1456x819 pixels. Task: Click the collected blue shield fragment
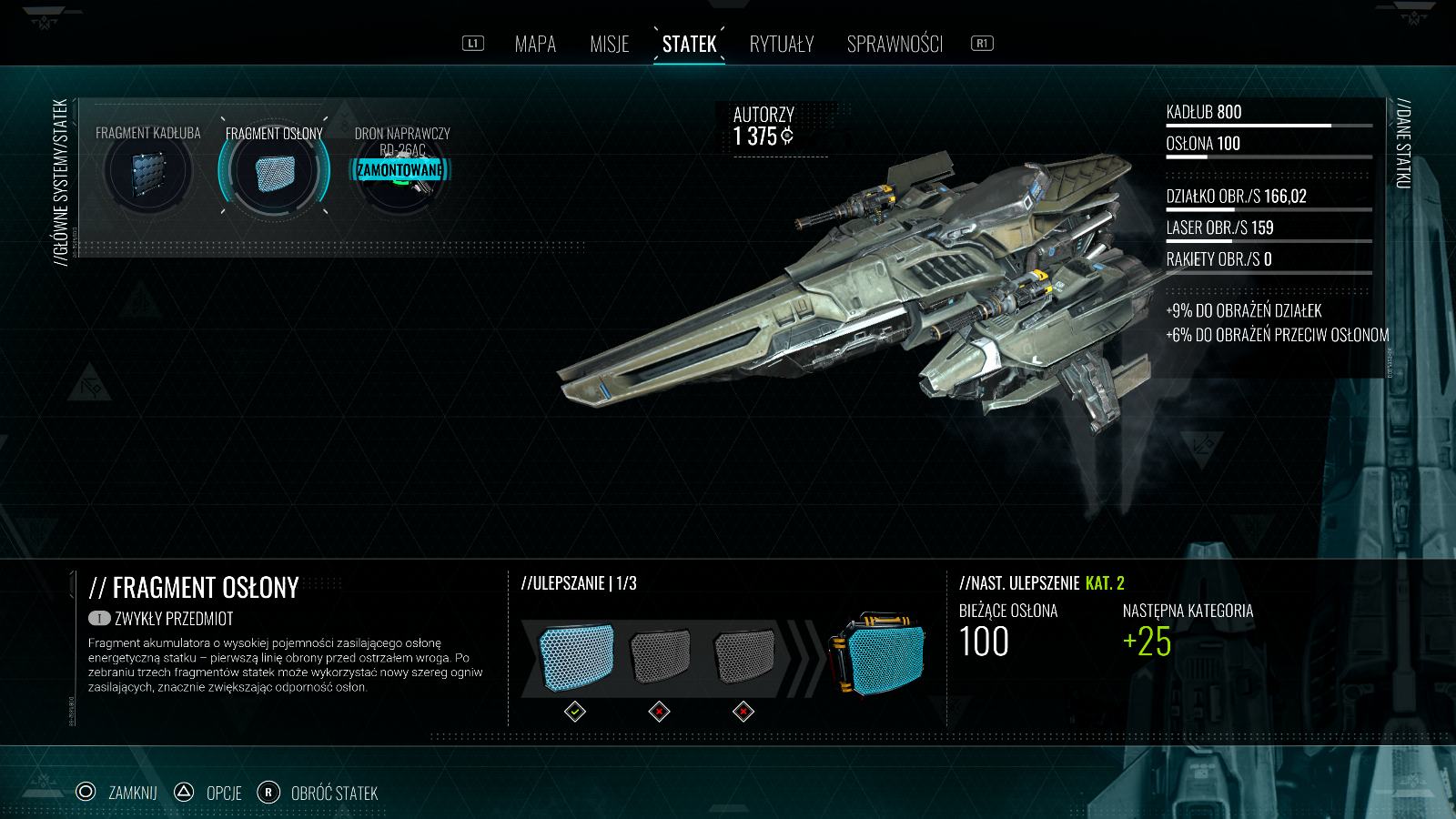(576, 655)
